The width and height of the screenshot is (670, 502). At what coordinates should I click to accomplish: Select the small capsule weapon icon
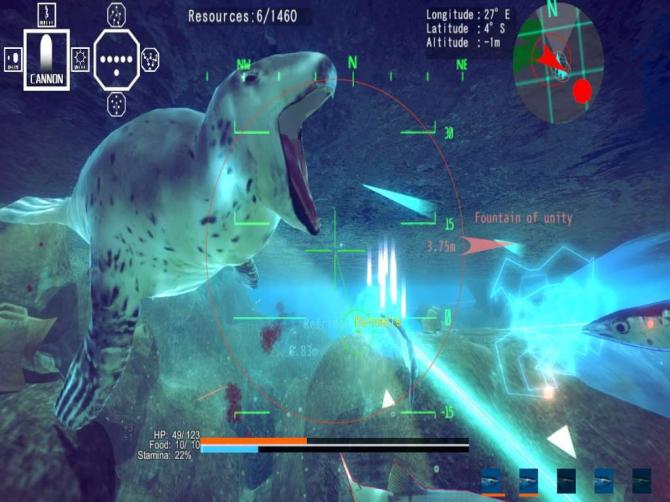13,60
